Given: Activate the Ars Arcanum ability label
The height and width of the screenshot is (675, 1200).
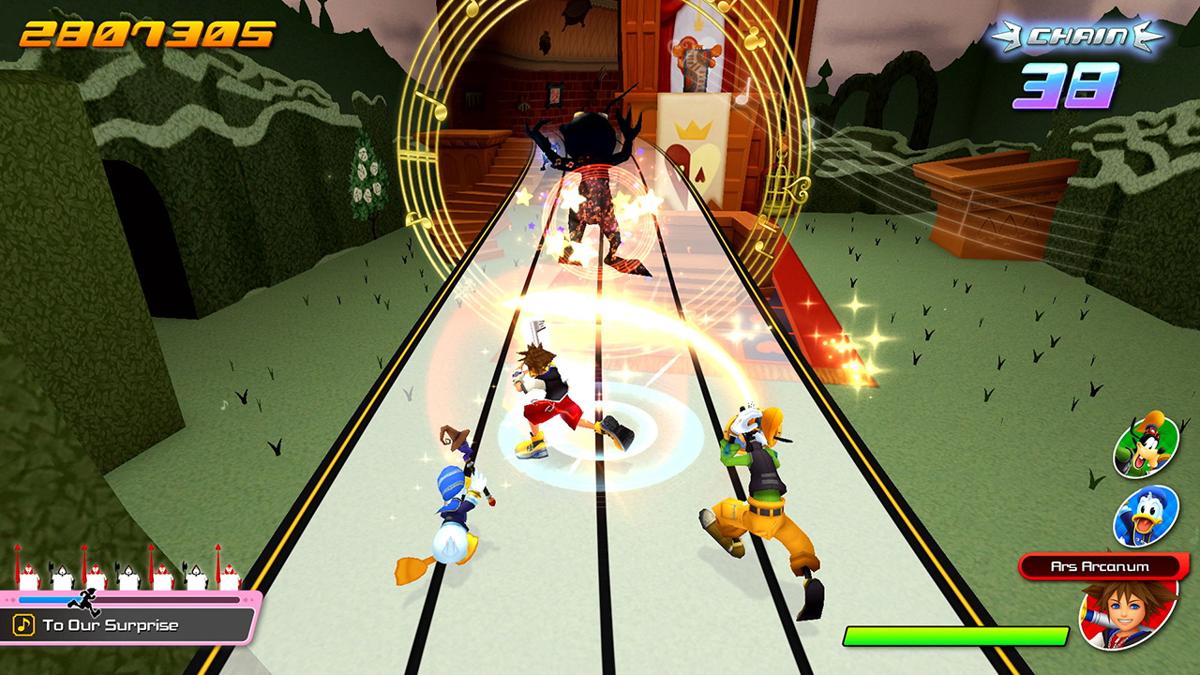Looking at the screenshot, I should 1098,566.
